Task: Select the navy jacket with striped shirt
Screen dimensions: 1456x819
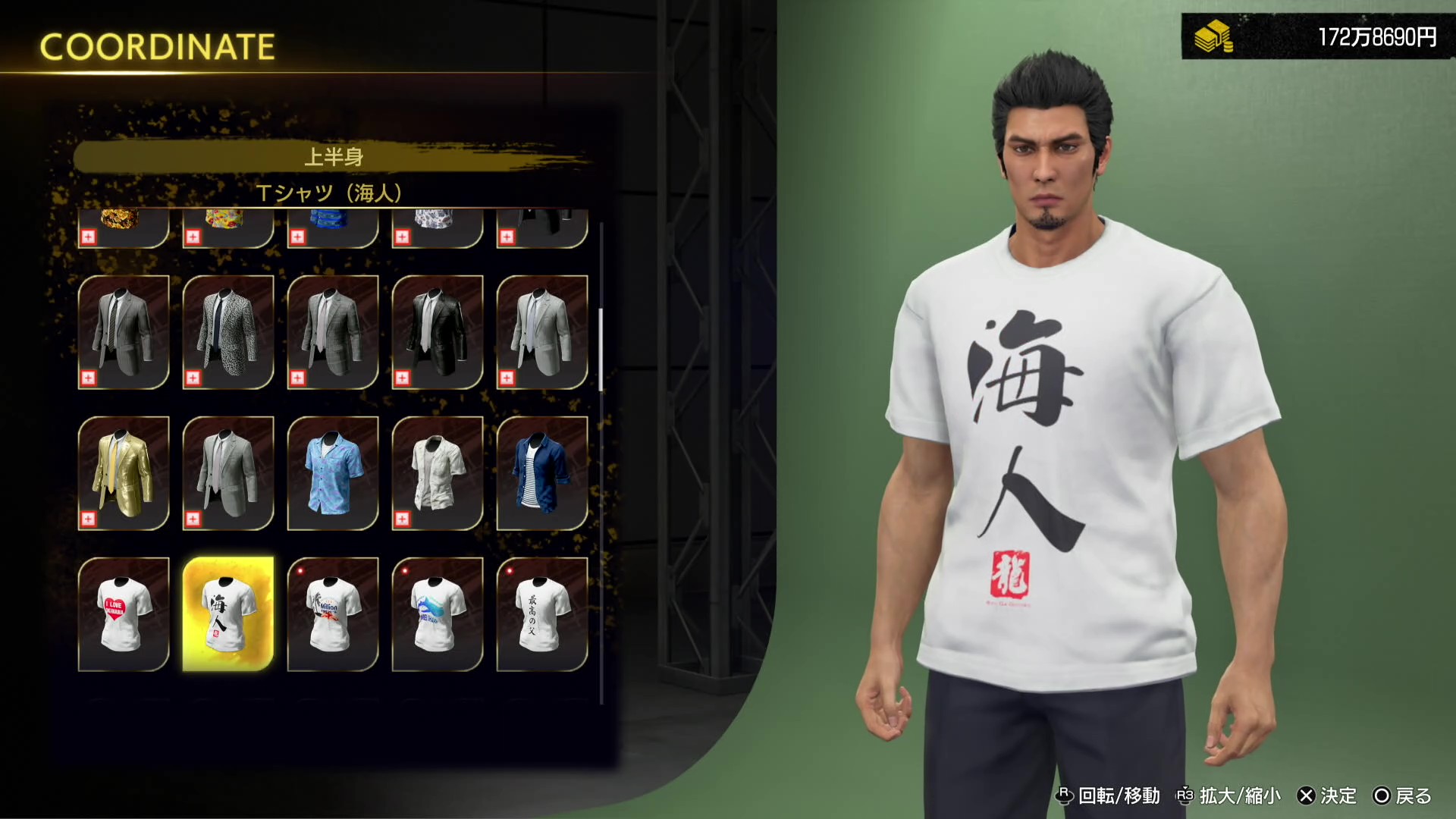Action: (544, 470)
